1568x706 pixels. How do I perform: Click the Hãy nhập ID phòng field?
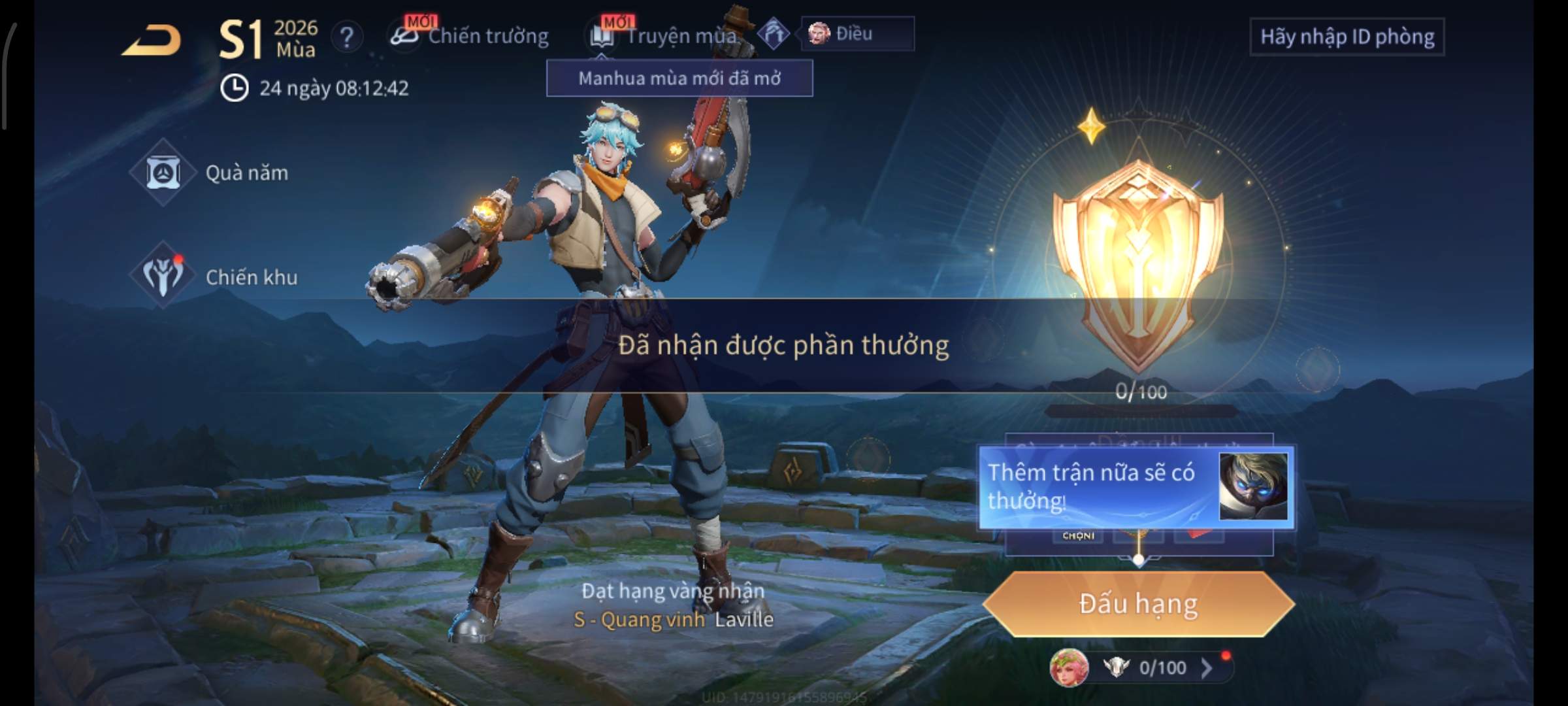pos(1347,37)
